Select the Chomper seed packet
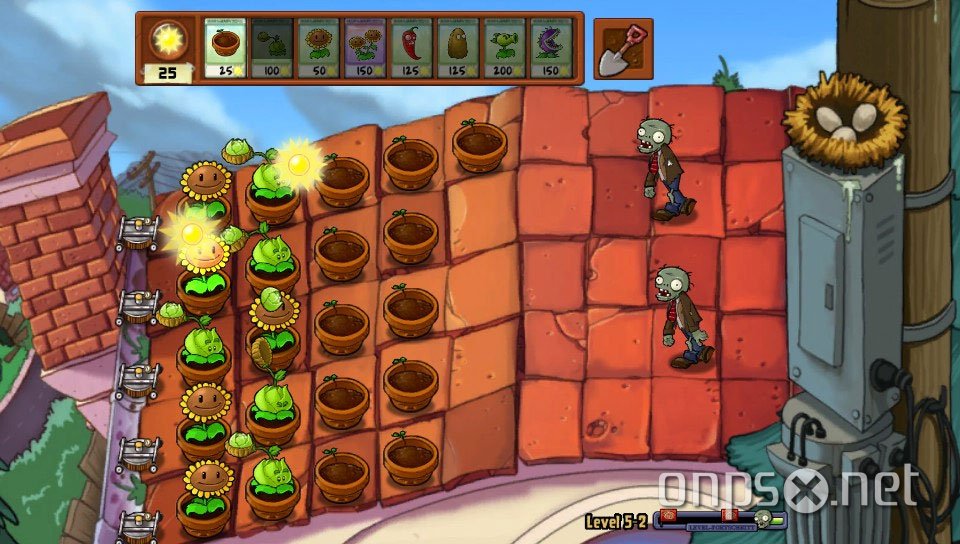The width and height of the screenshot is (960, 544). [551, 47]
